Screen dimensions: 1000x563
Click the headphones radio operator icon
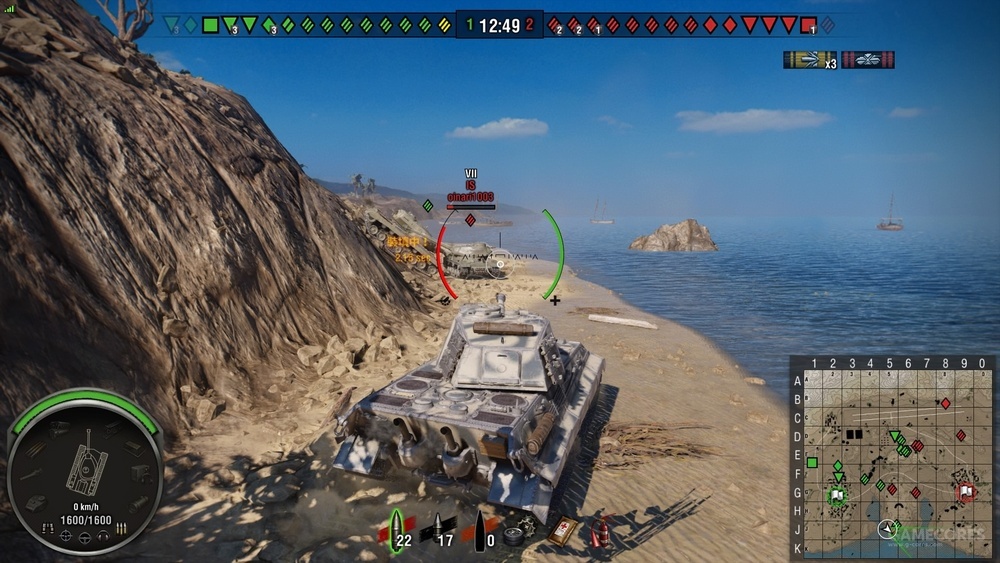coord(103,537)
